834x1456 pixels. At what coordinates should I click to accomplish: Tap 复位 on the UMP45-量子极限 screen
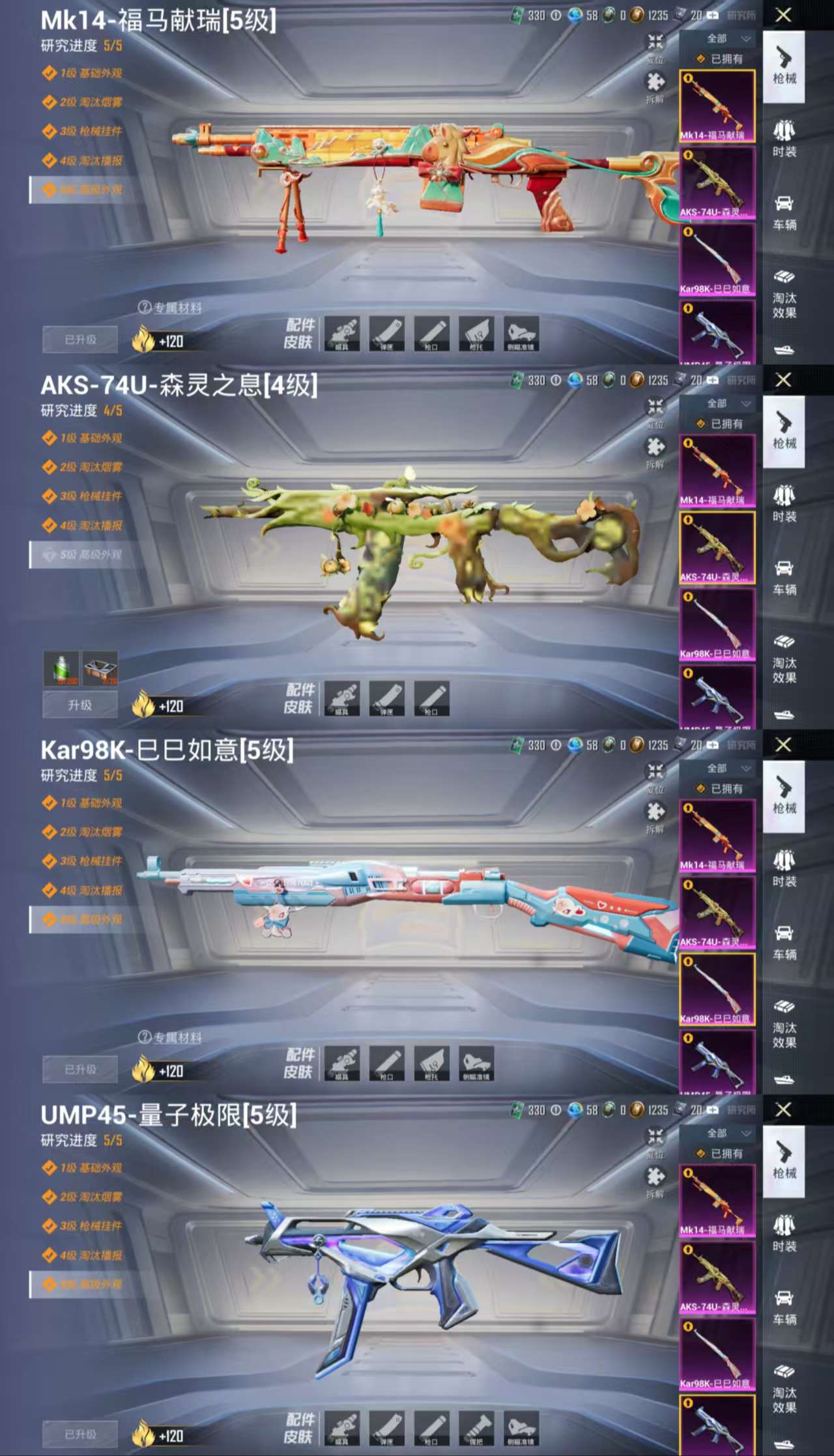click(655, 1140)
